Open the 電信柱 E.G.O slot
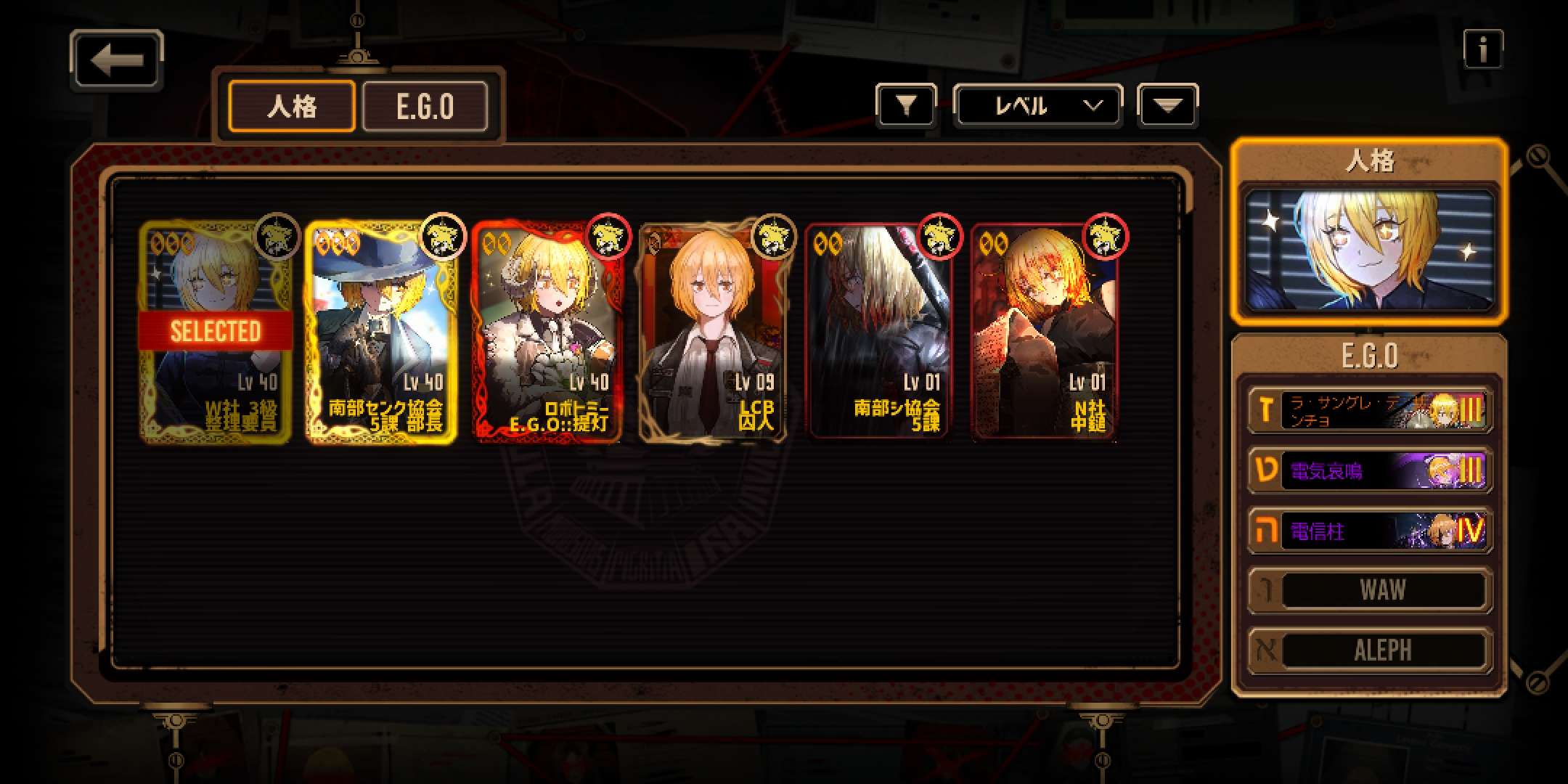The width and height of the screenshot is (1568, 784). (x=1369, y=531)
